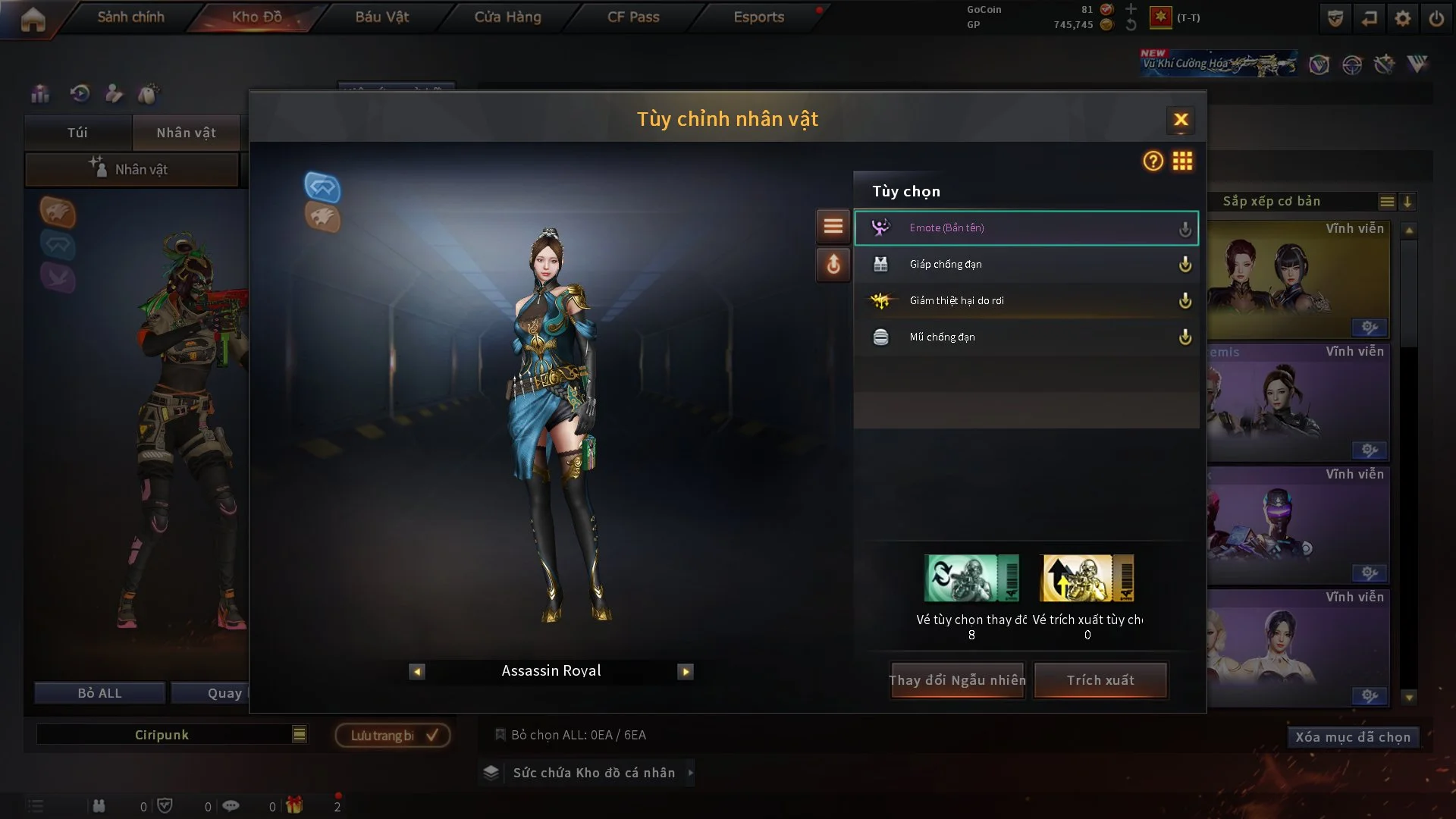Open the question mark help icon
The width and height of the screenshot is (1456, 819).
point(1153,161)
